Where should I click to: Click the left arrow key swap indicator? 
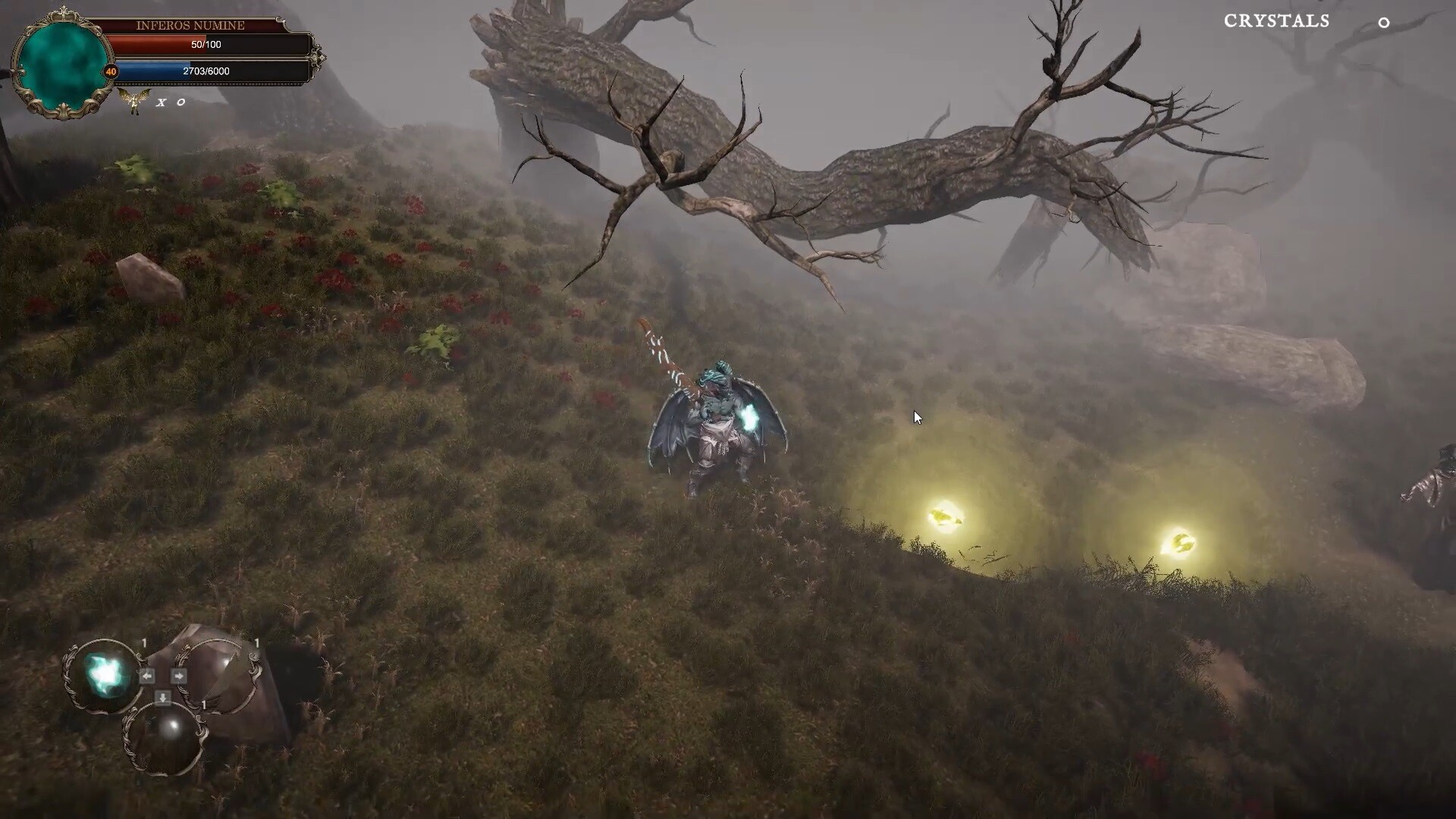tap(147, 676)
